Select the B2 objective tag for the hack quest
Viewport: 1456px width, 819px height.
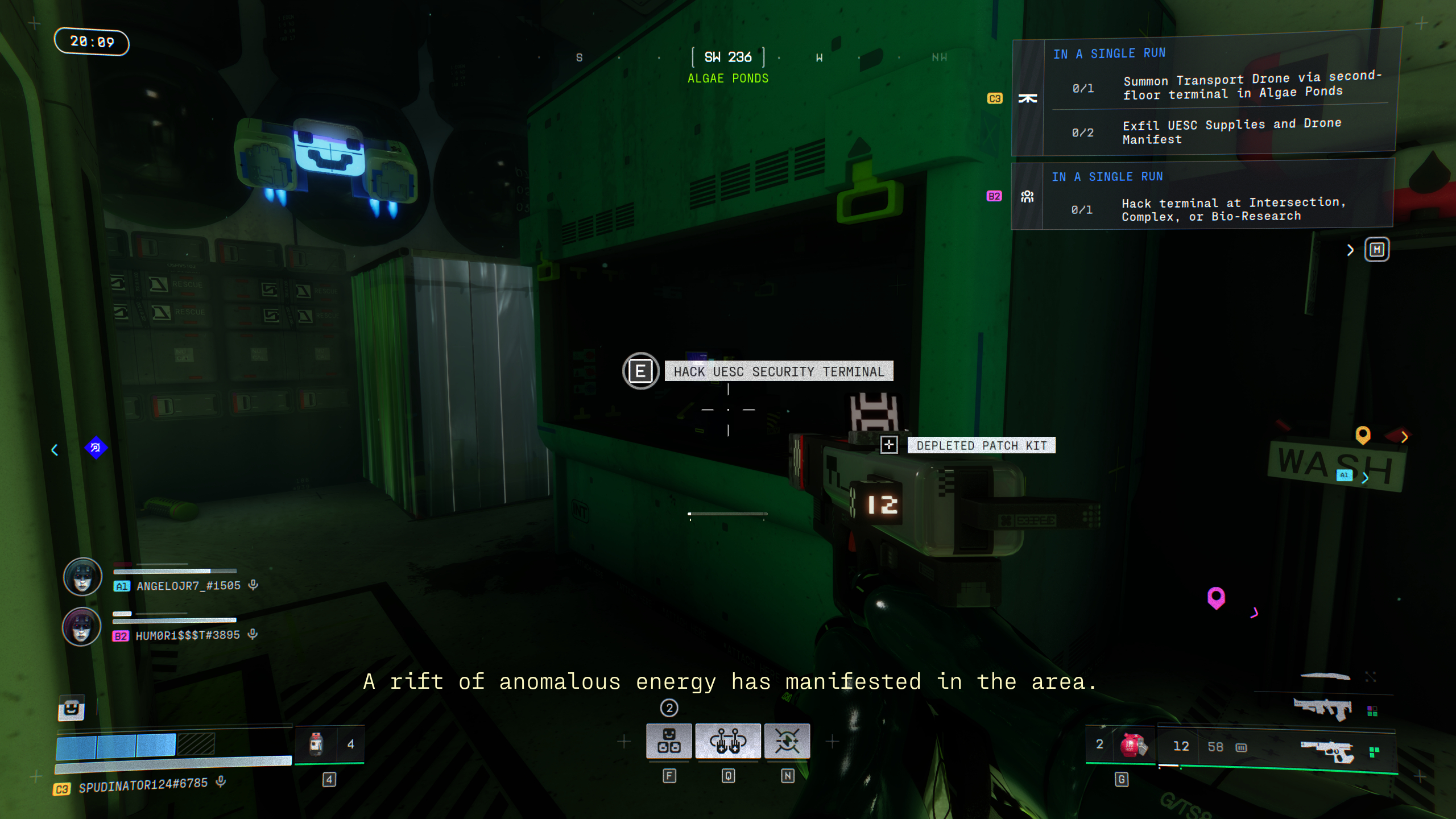click(994, 196)
